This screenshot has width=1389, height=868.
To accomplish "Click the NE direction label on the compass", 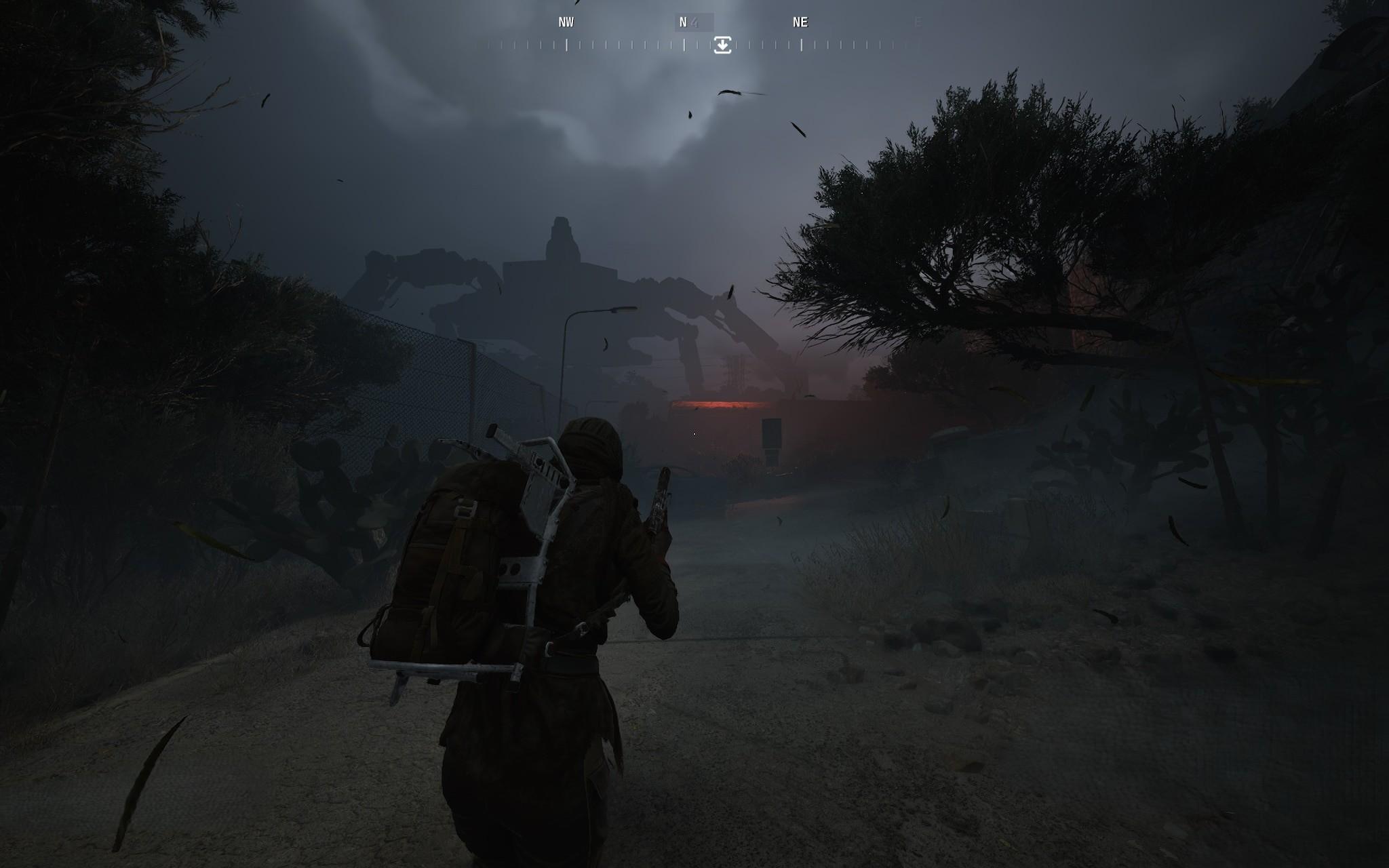I will [x=799, y=22].
